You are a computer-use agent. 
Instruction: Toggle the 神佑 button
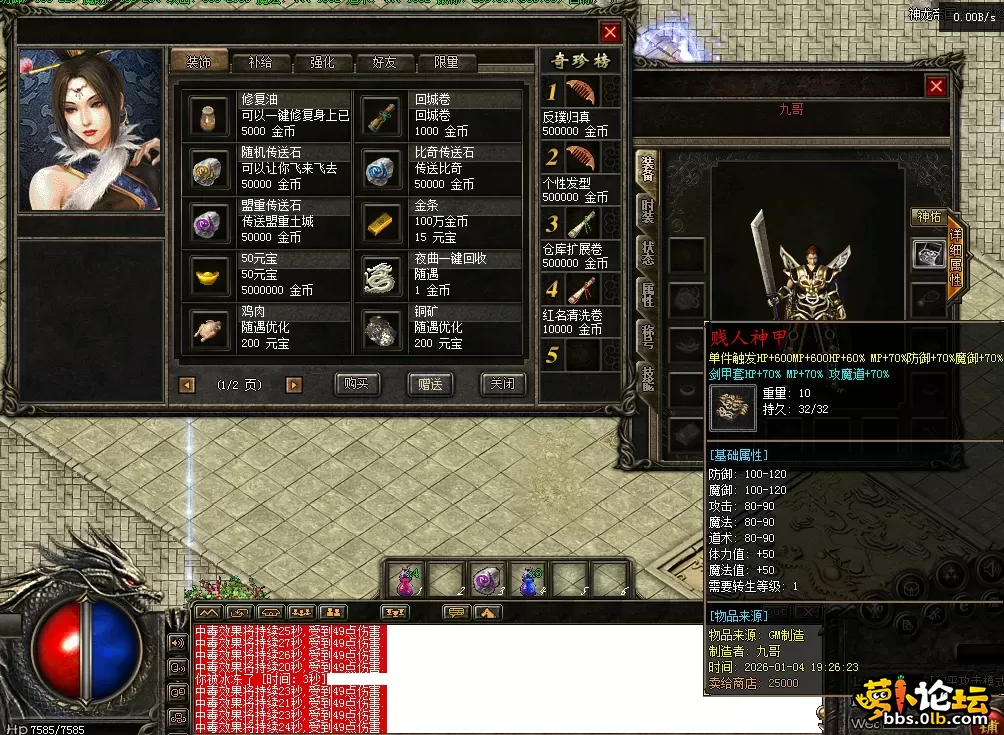929,217
